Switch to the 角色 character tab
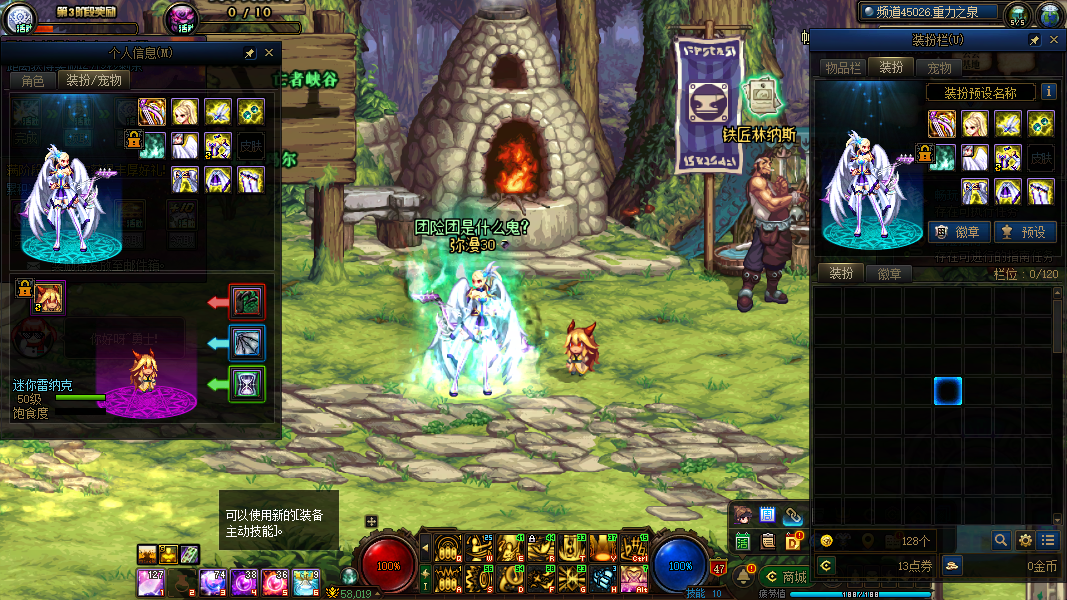This screenshot has width=1067, height=600. point(33,80)
